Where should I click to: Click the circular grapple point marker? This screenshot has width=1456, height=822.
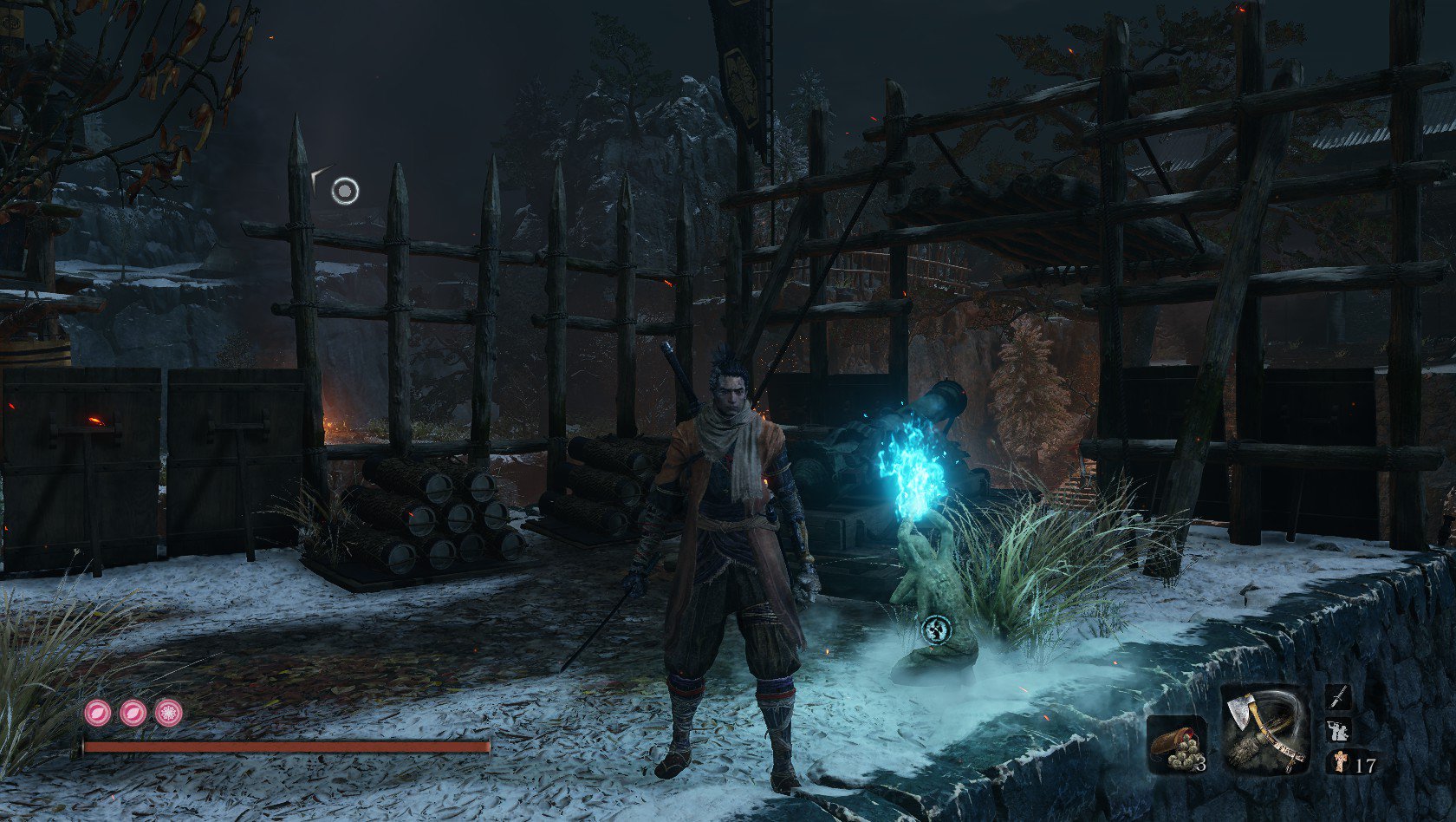[345, 190]
